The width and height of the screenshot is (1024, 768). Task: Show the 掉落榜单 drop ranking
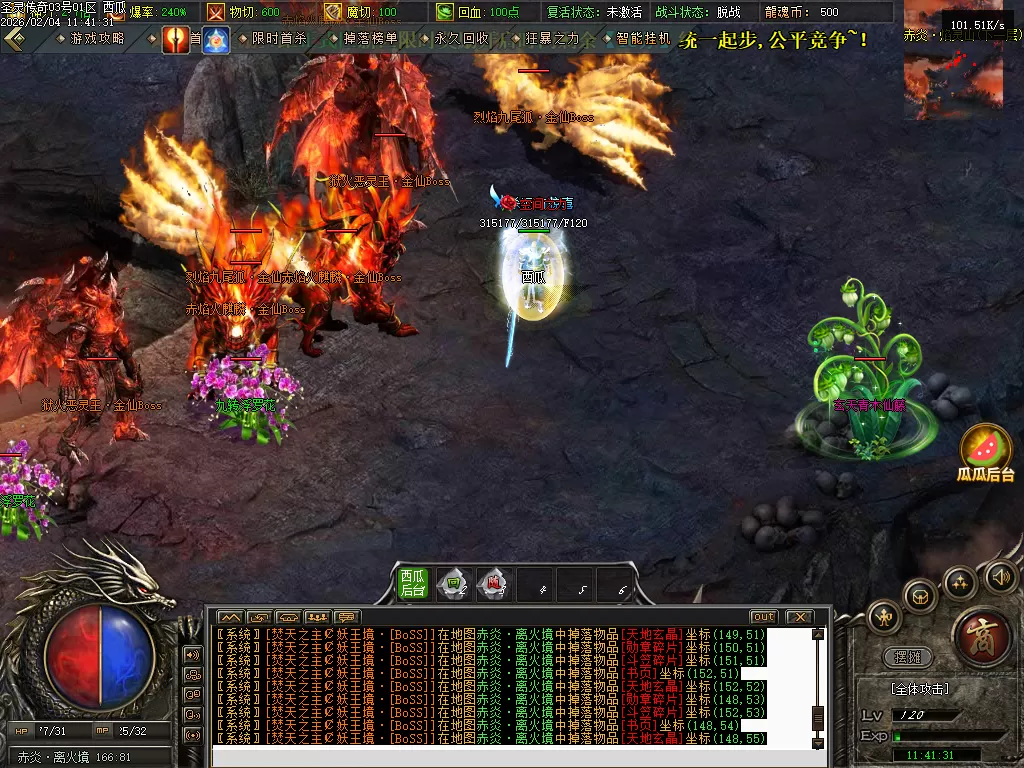[x=369, y=39]
